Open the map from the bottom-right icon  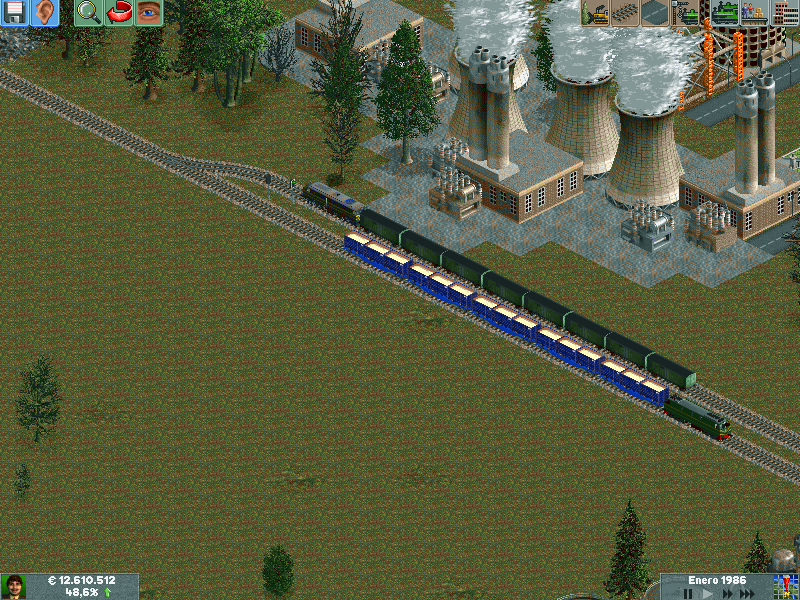point(783,586)
